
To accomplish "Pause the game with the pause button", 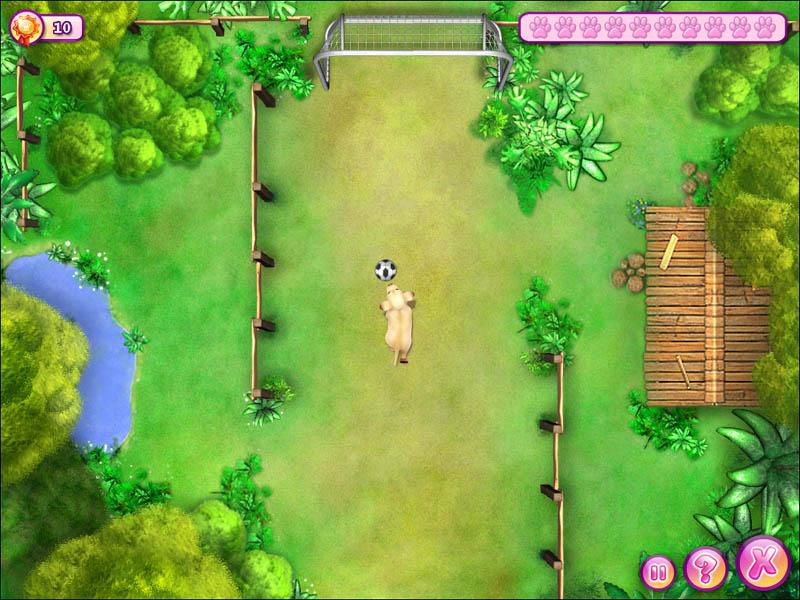I will point(657,573).
